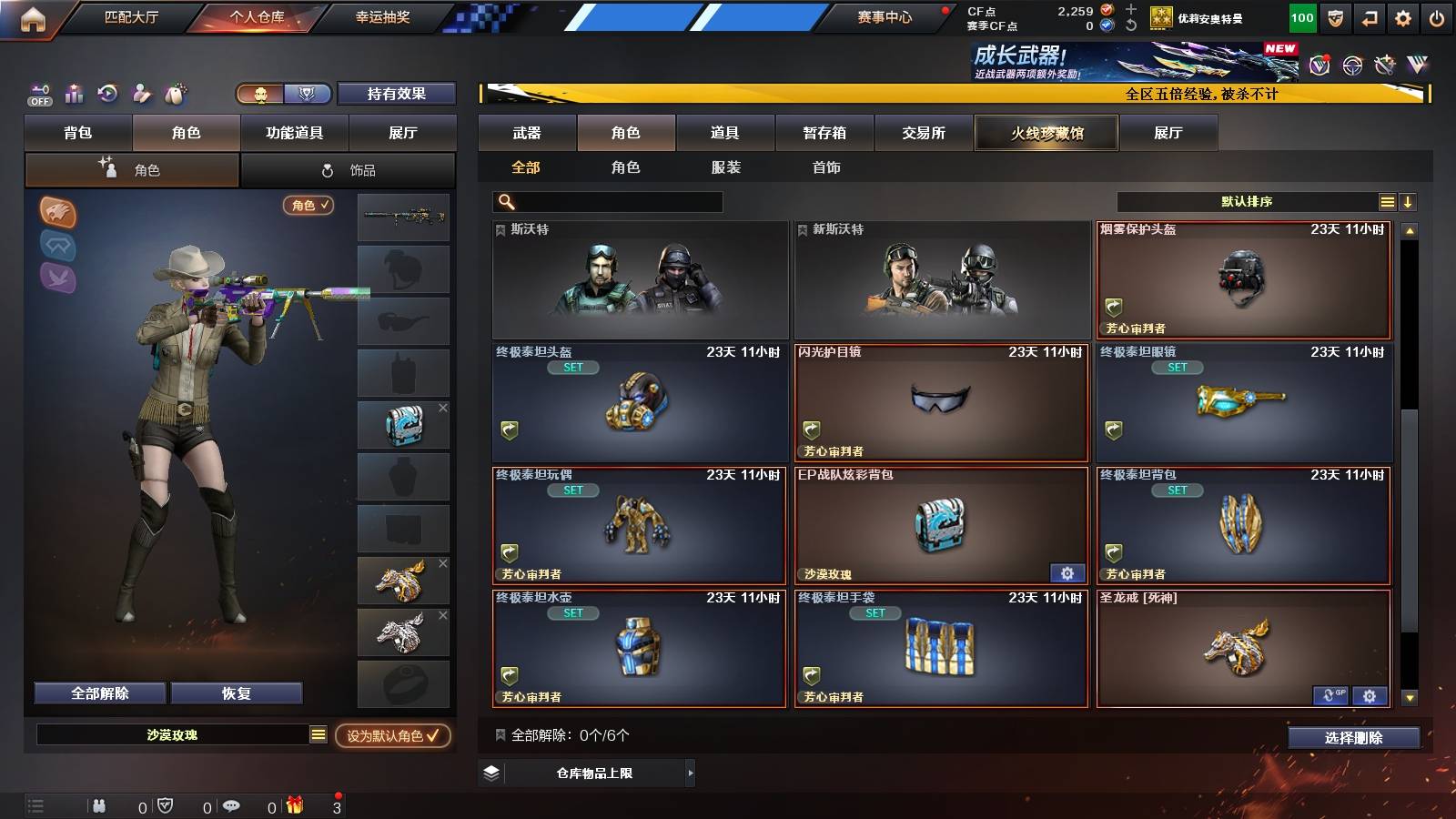Image resolution: width=1456 pixels, height=819 pixels.
Task: Open the settings gear at top right
Action: click(x=1401, y=16)
